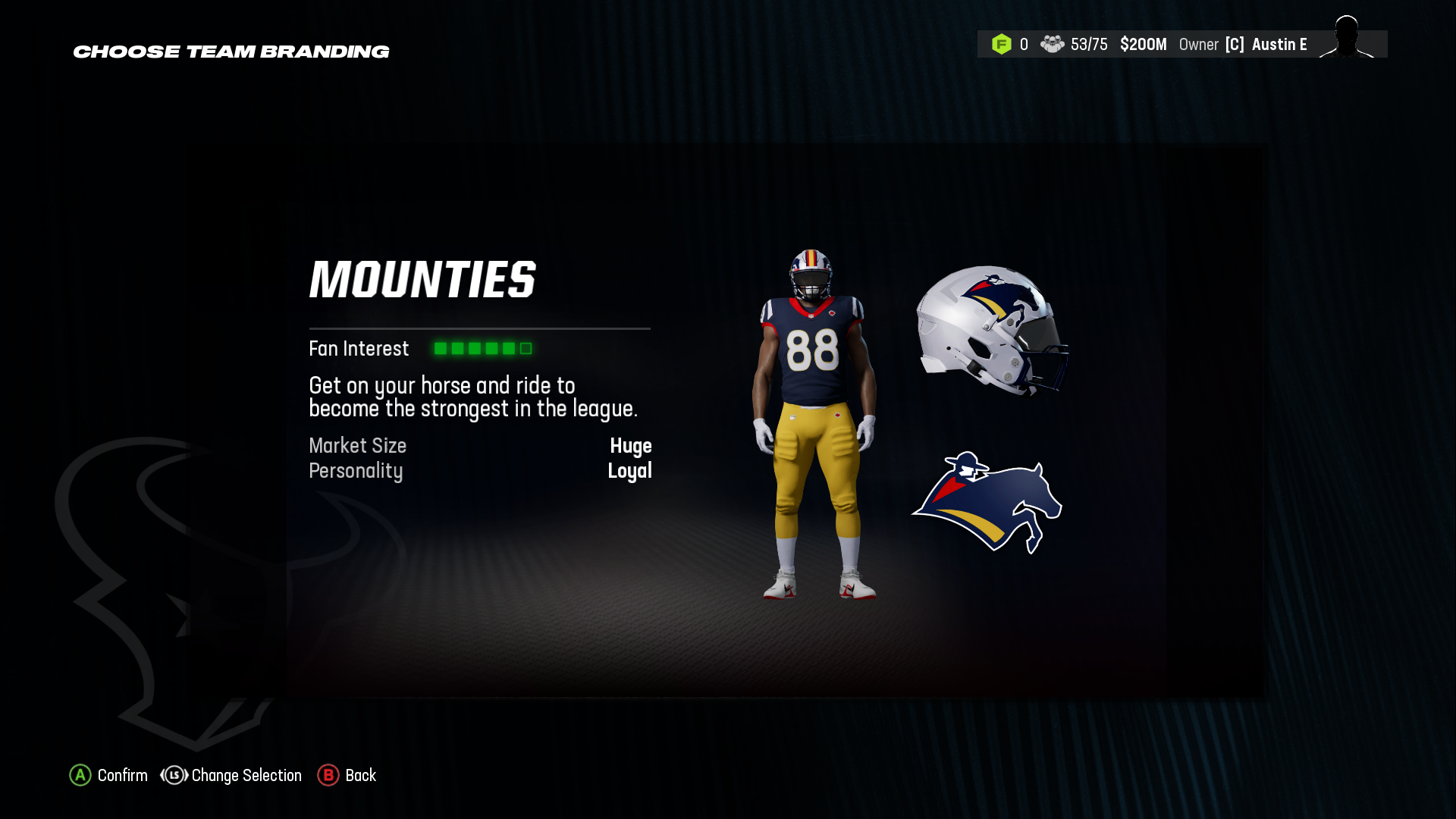Screen dimensions: 1456x819
Task: Select the MOUNTIES team name heading
Action: click(422, 279)
